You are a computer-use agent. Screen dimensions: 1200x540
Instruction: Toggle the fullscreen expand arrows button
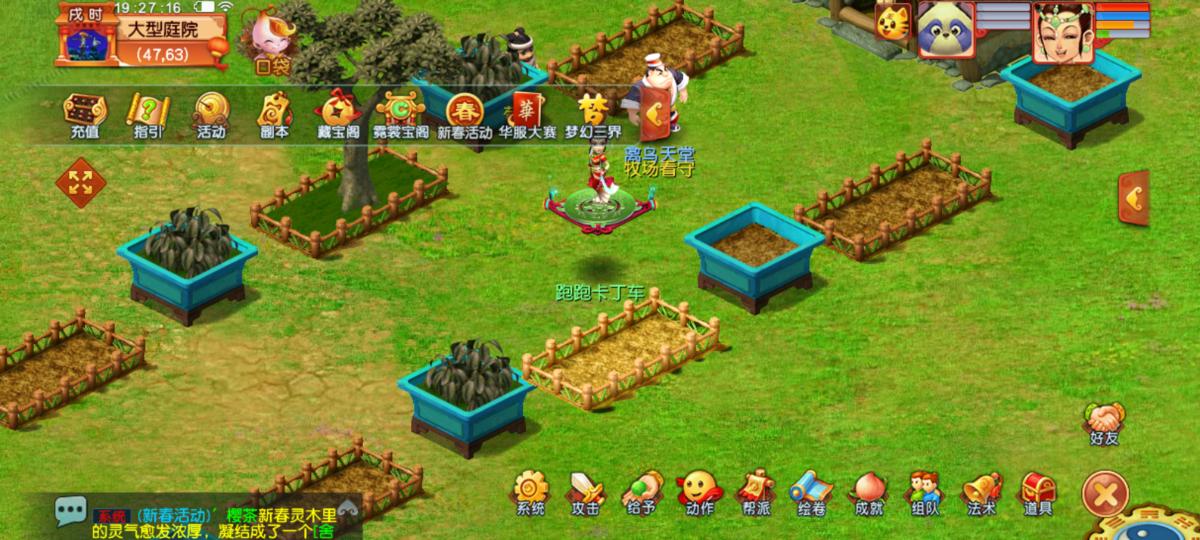pos(80,182)
